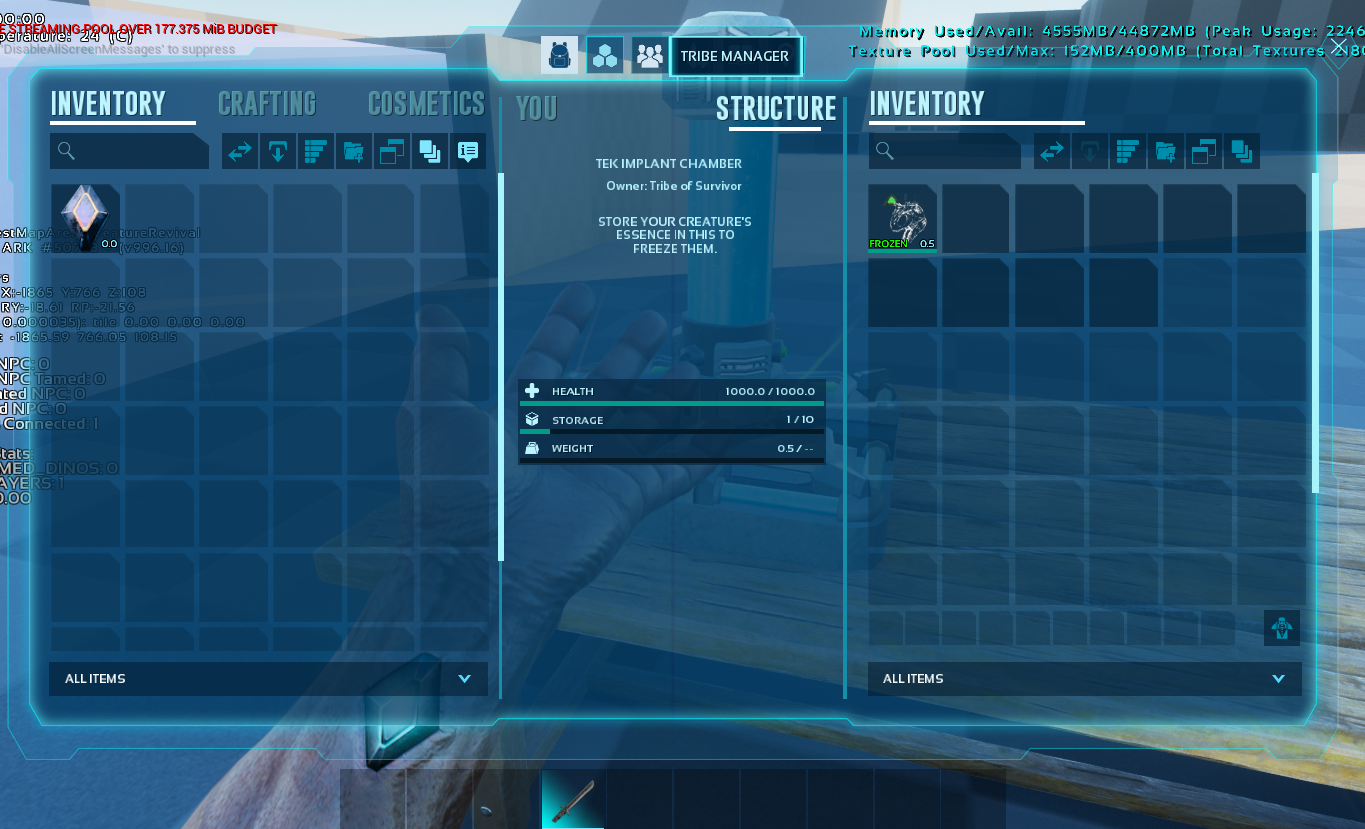Select the frozen creature in chamber inventory

pos(902,218)
